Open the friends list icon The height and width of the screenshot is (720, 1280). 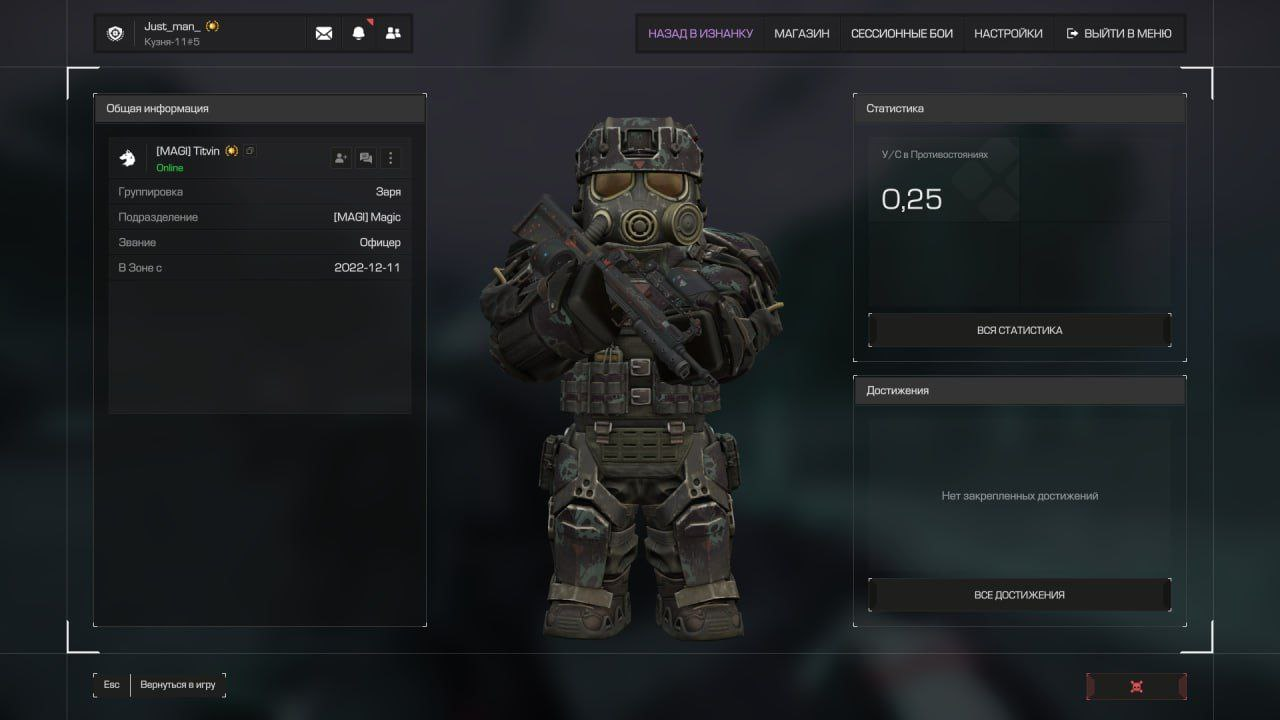tap(393, 33)
